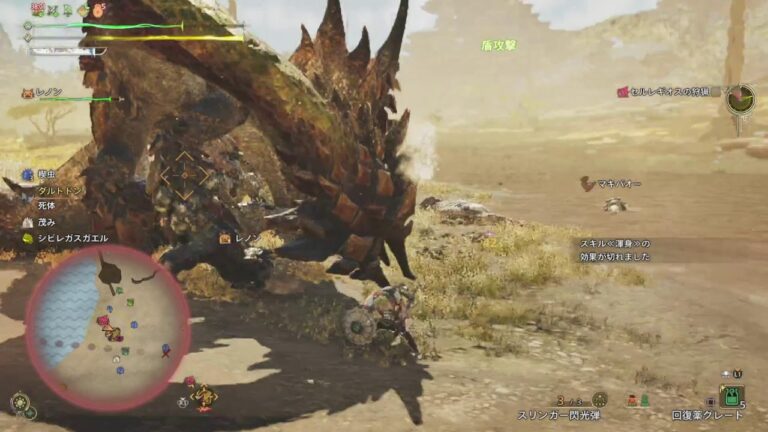768x432 pixels.
Task: Select 茂み in the nearby list
Action: [x=47, y=222]
